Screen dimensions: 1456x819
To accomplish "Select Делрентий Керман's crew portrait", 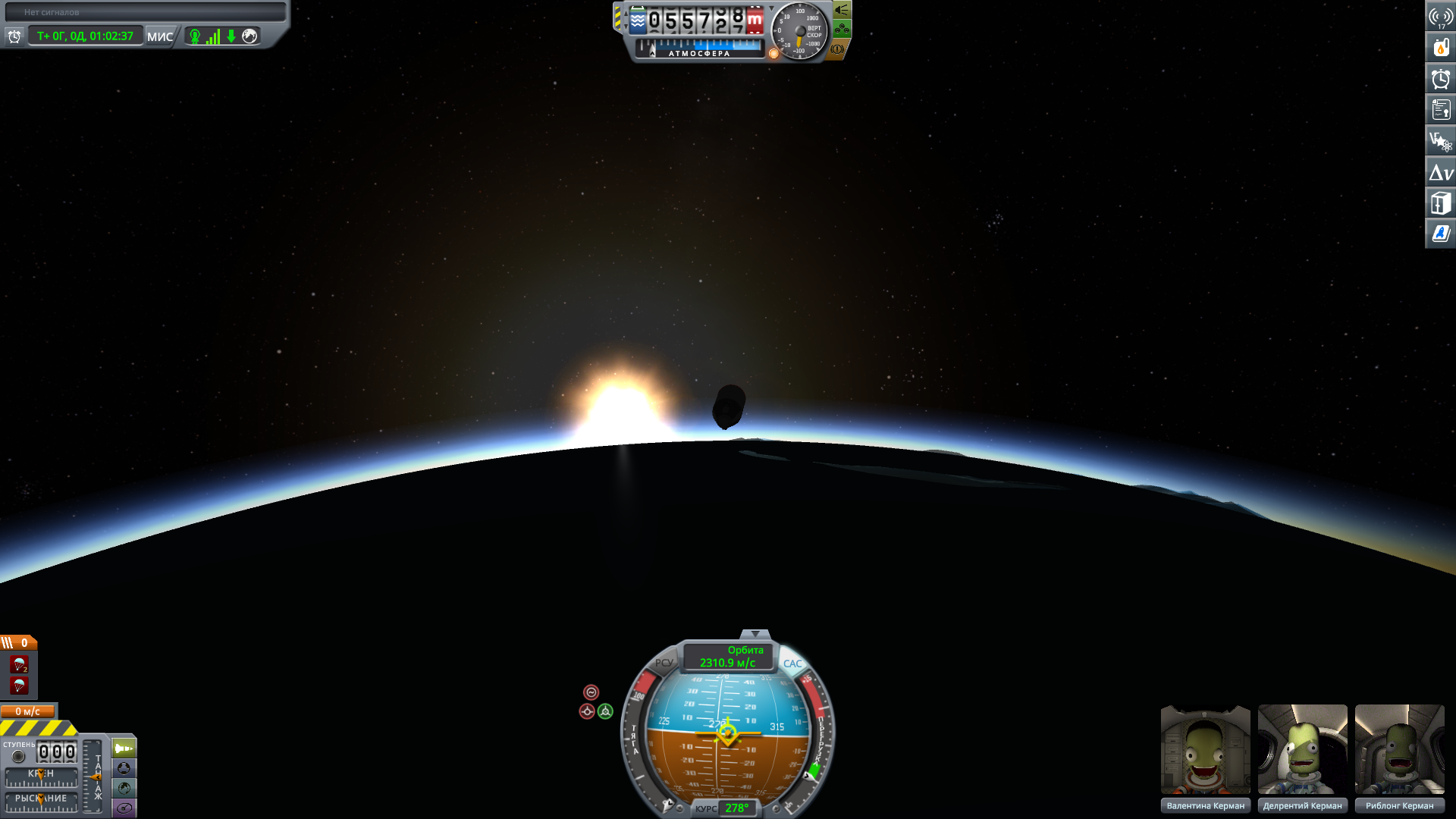I will coord(1302,750).
